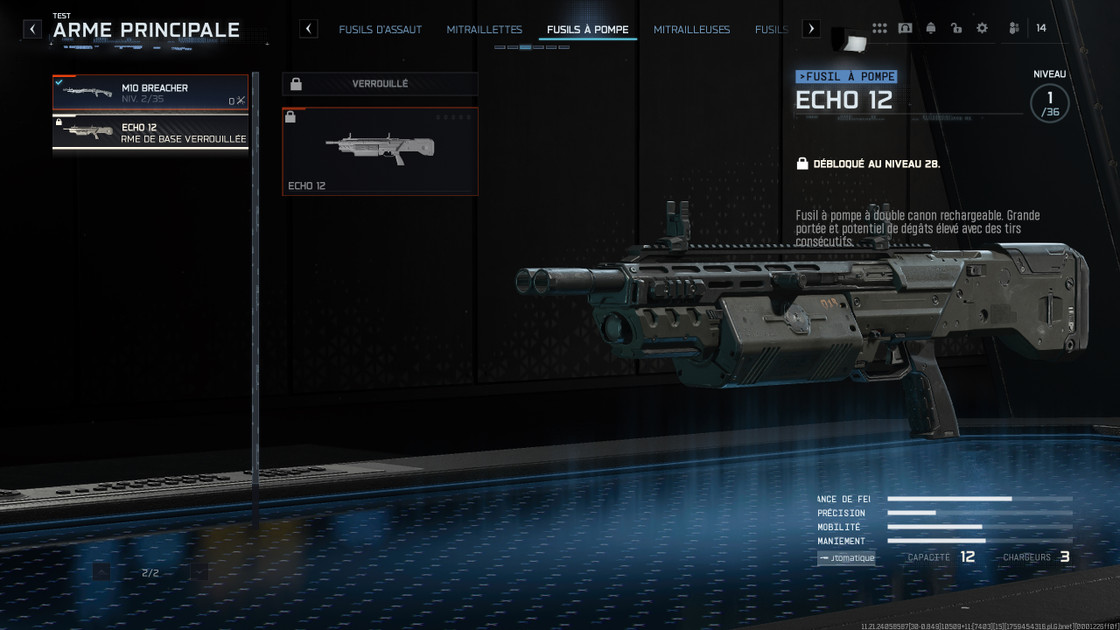
Task: Click the Verrouillé locked button
Action: tap(380, 84)
